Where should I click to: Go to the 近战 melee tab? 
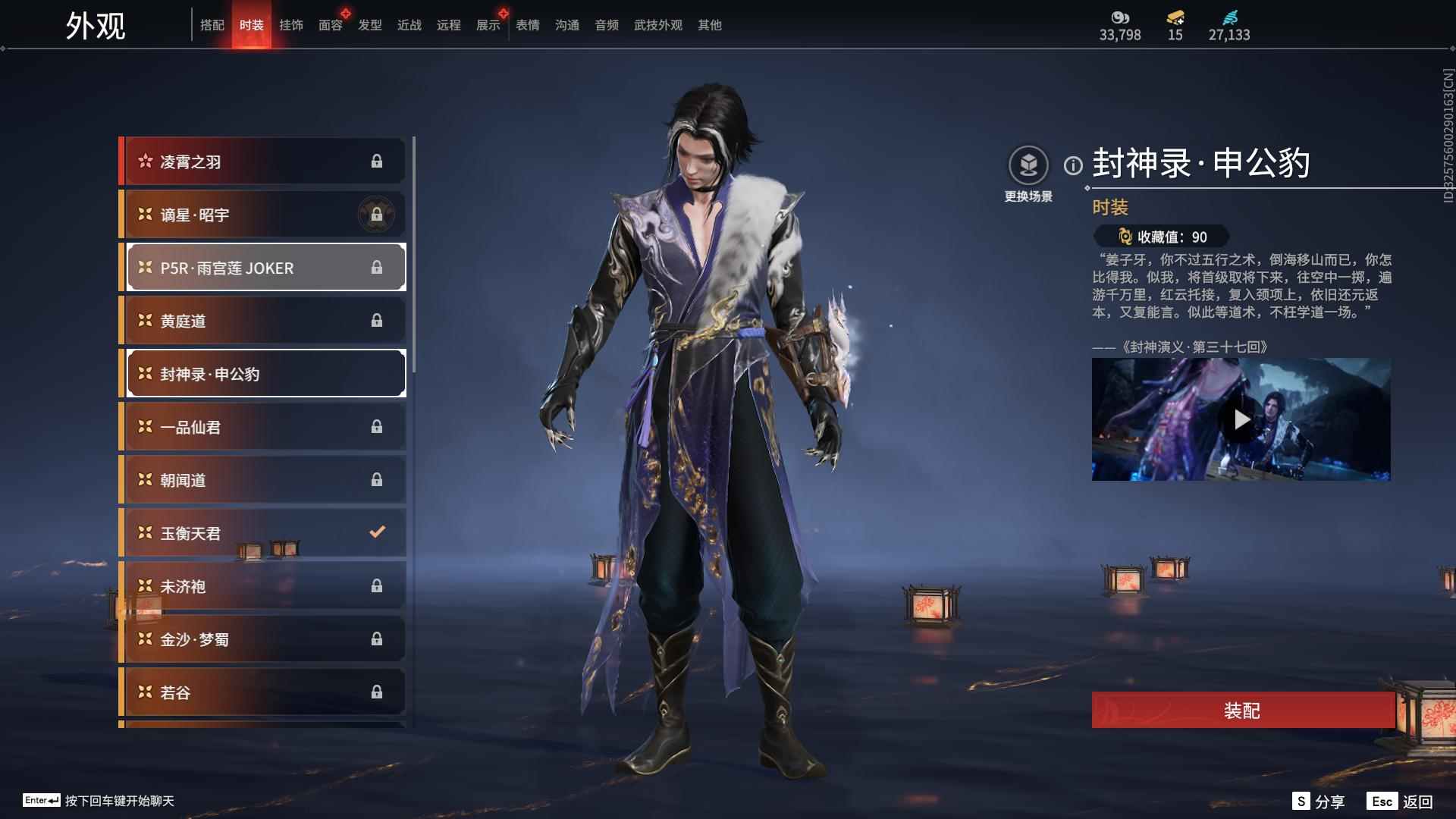pyautogui.click(x=409, y=26)
